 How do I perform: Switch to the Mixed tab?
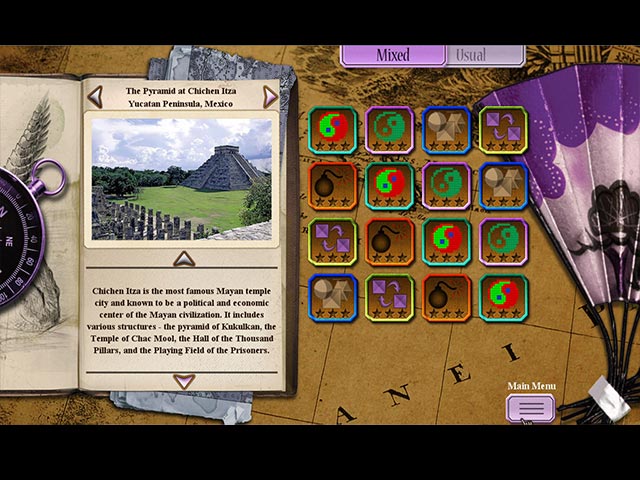click(x=392, y=55)
